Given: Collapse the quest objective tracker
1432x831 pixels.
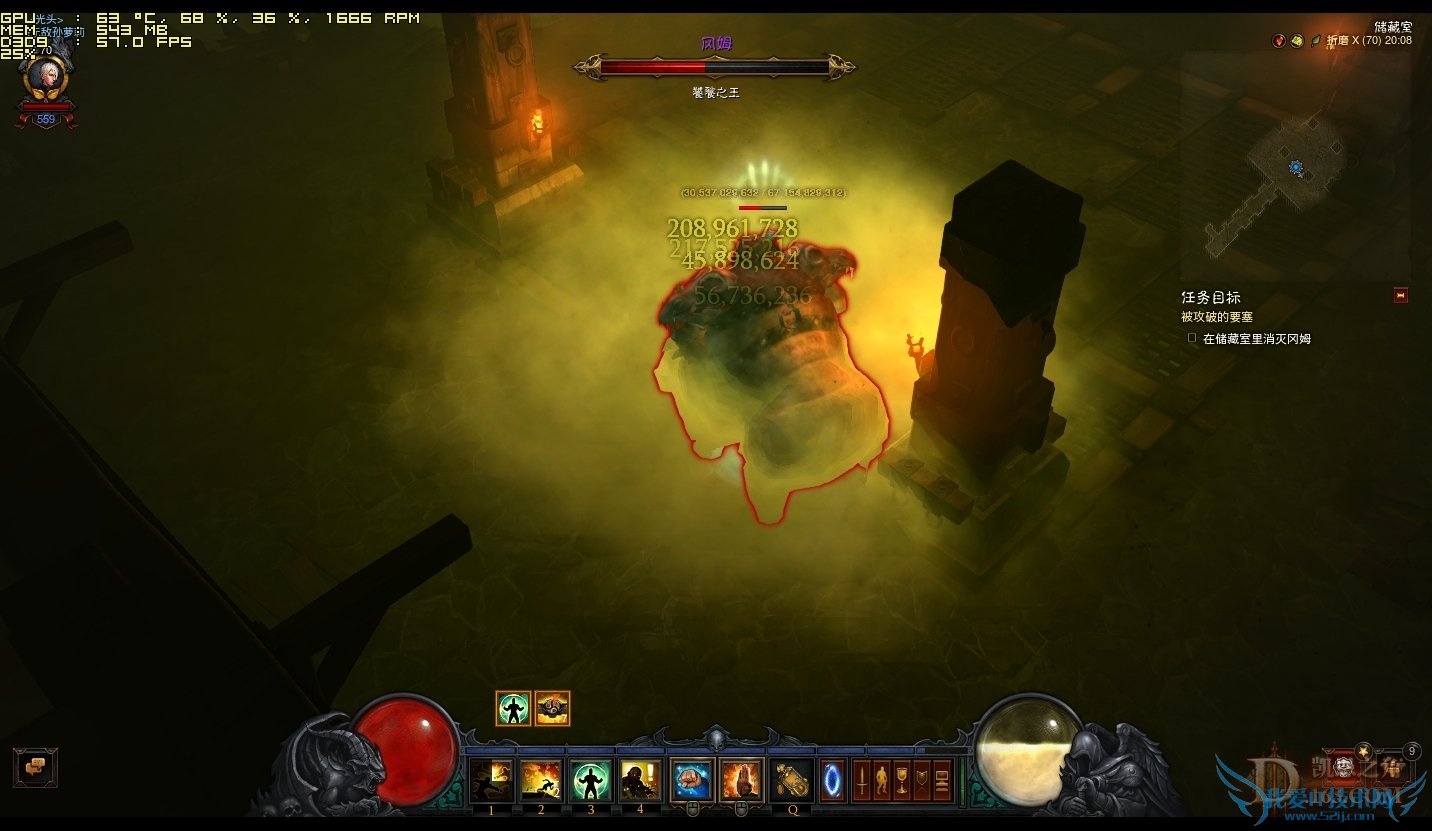Looking at the screenshot, I should [1400, 295].
